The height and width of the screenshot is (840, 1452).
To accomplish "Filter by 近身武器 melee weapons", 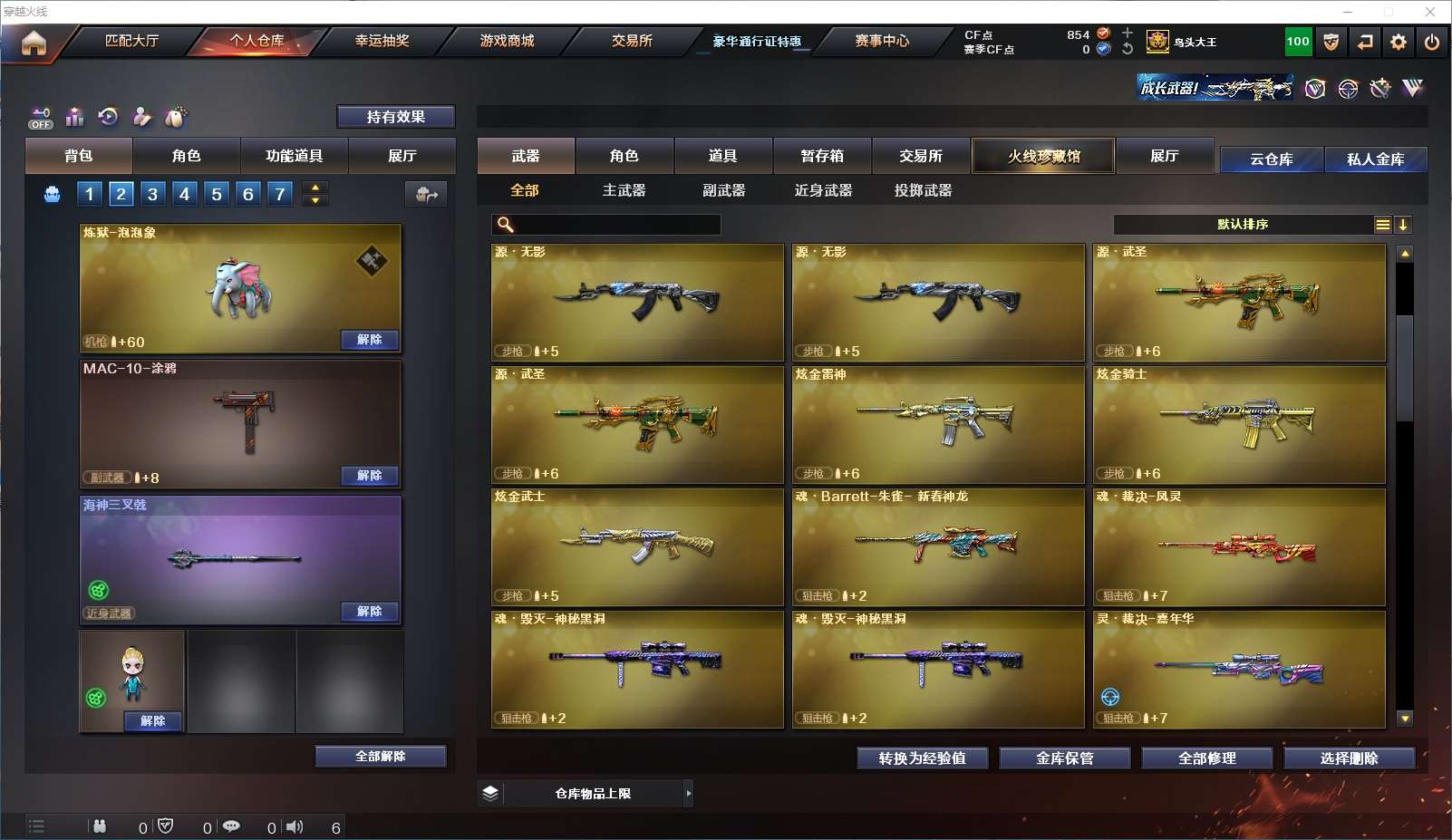I will (823, 190).
